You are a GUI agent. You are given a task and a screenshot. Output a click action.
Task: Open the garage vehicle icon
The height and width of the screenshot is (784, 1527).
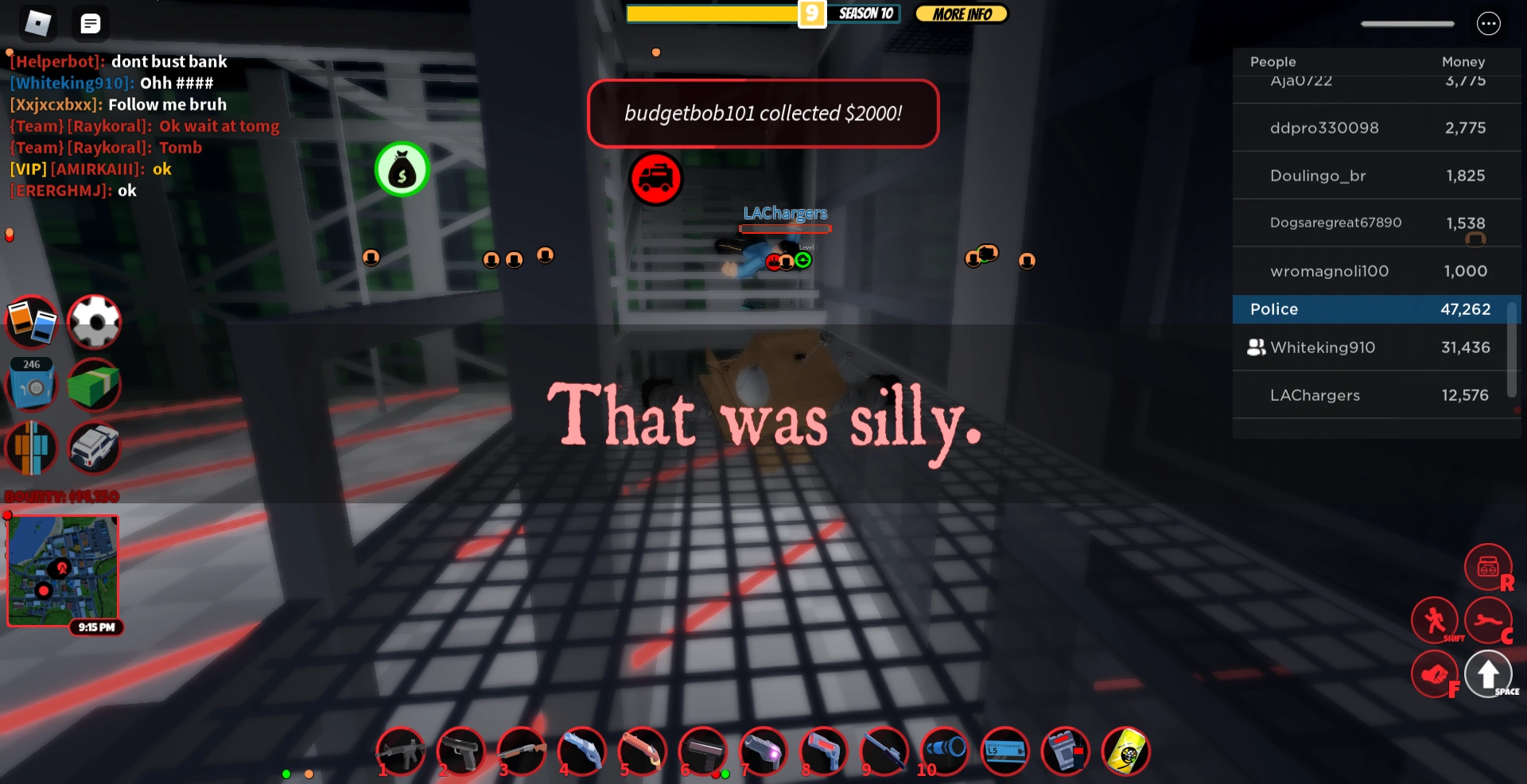tap(95, 448)
